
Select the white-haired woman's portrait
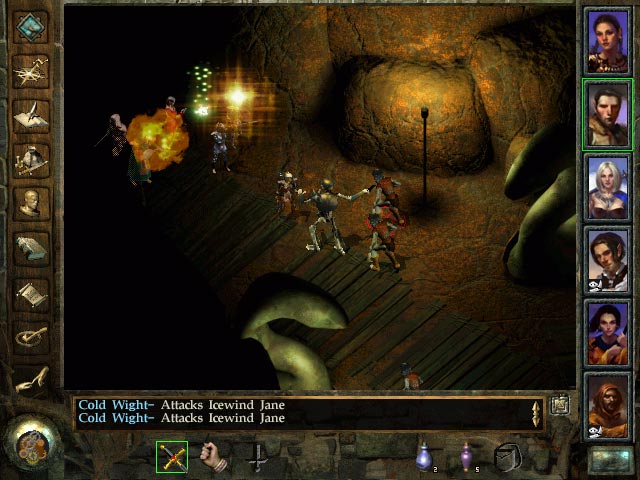[607, 187]
